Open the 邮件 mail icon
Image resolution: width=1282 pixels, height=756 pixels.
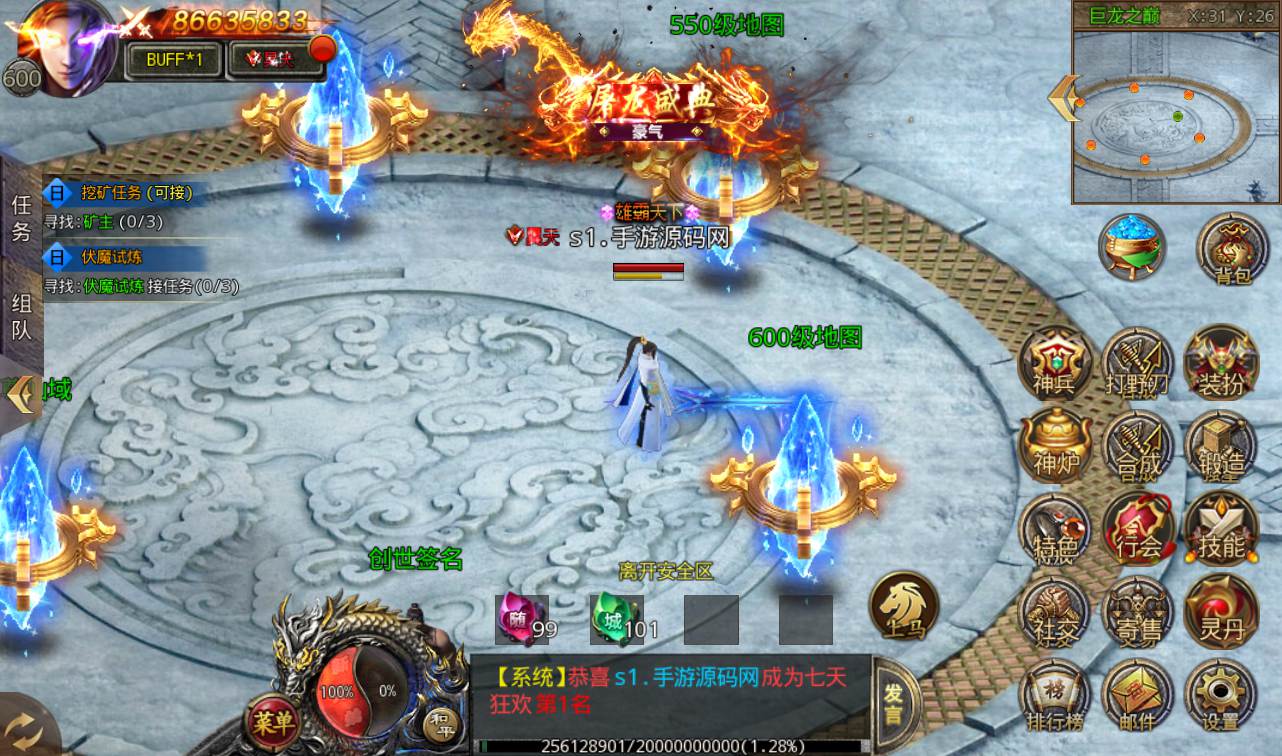click(x=1138, y=695)
